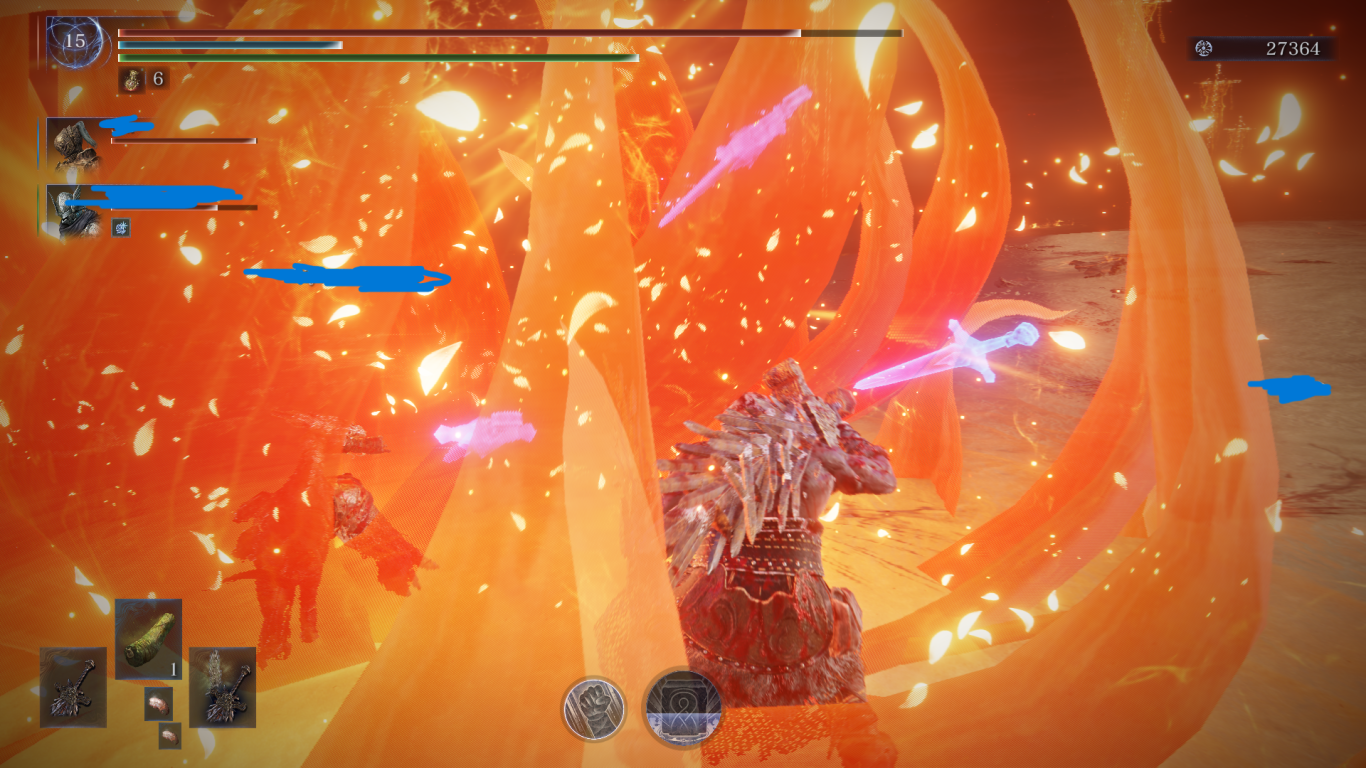The image size is (1366, 768).
Task: Click the blue status effect icon under teammate
Action: [121, 228]
